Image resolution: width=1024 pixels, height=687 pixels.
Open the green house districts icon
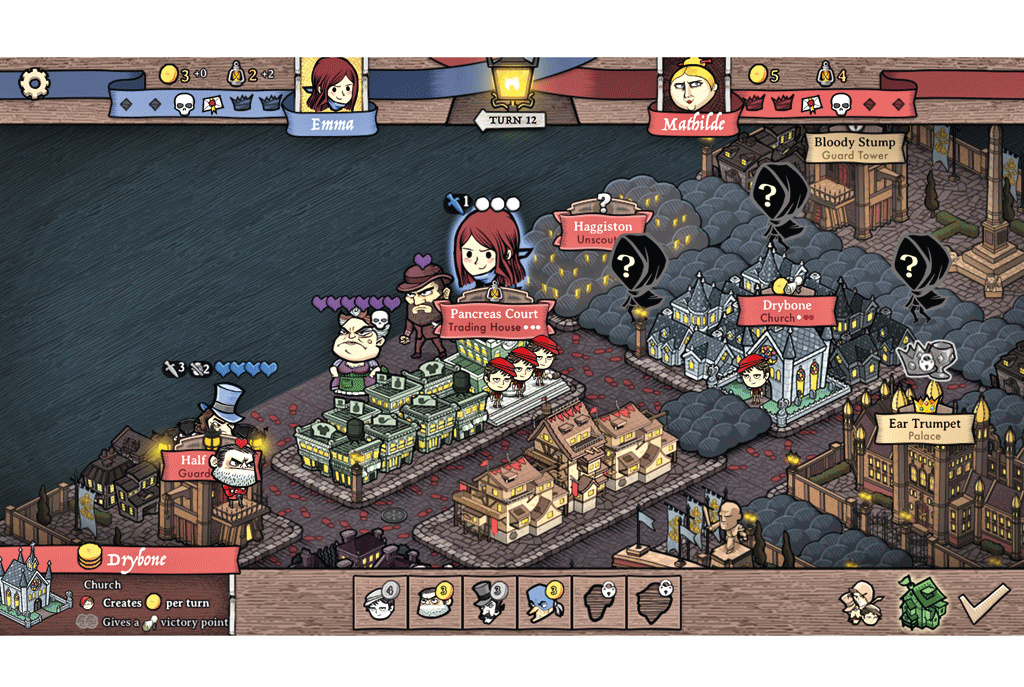(922, 603)
